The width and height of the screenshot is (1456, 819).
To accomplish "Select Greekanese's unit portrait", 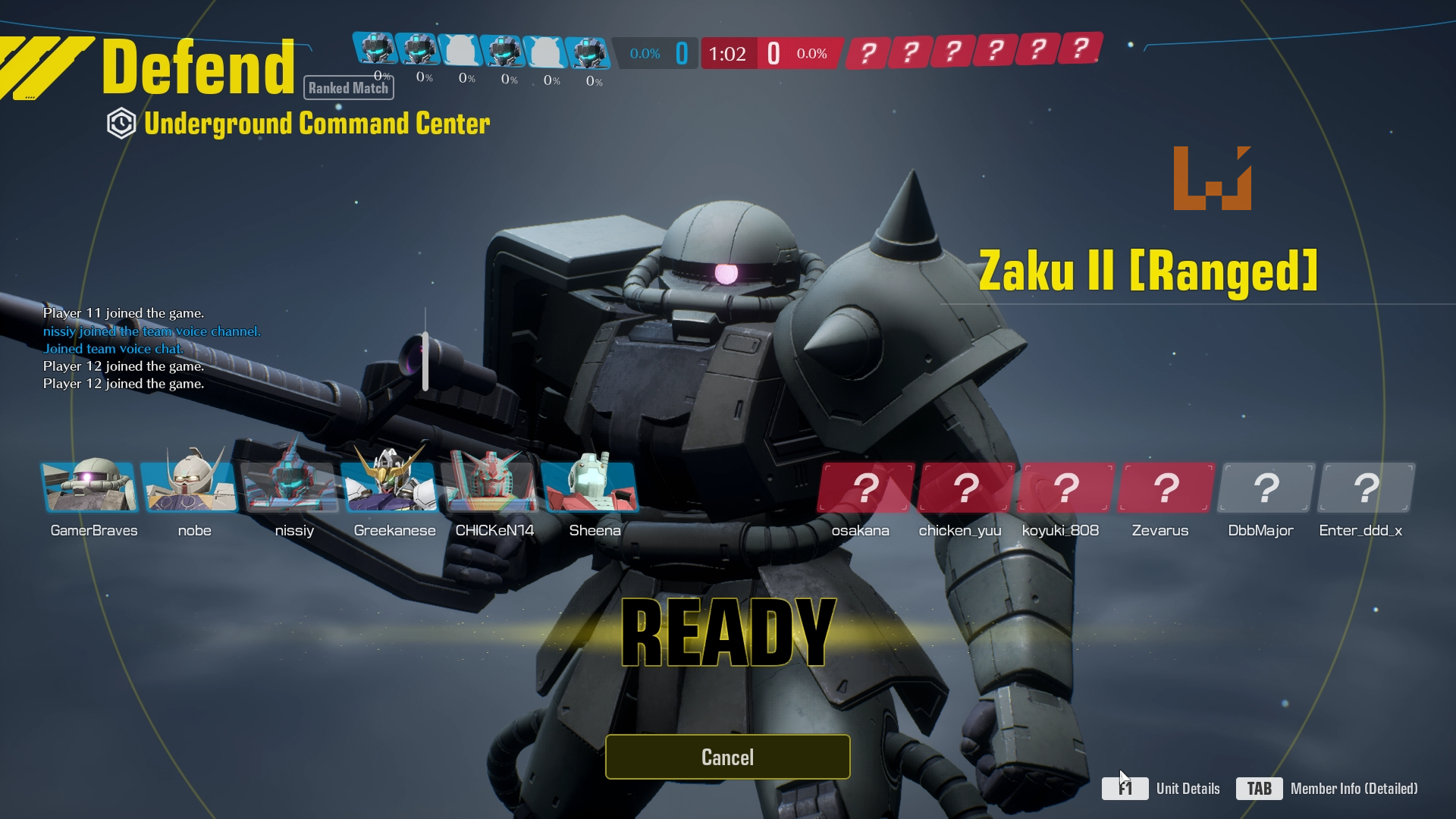I will point(391,487).
